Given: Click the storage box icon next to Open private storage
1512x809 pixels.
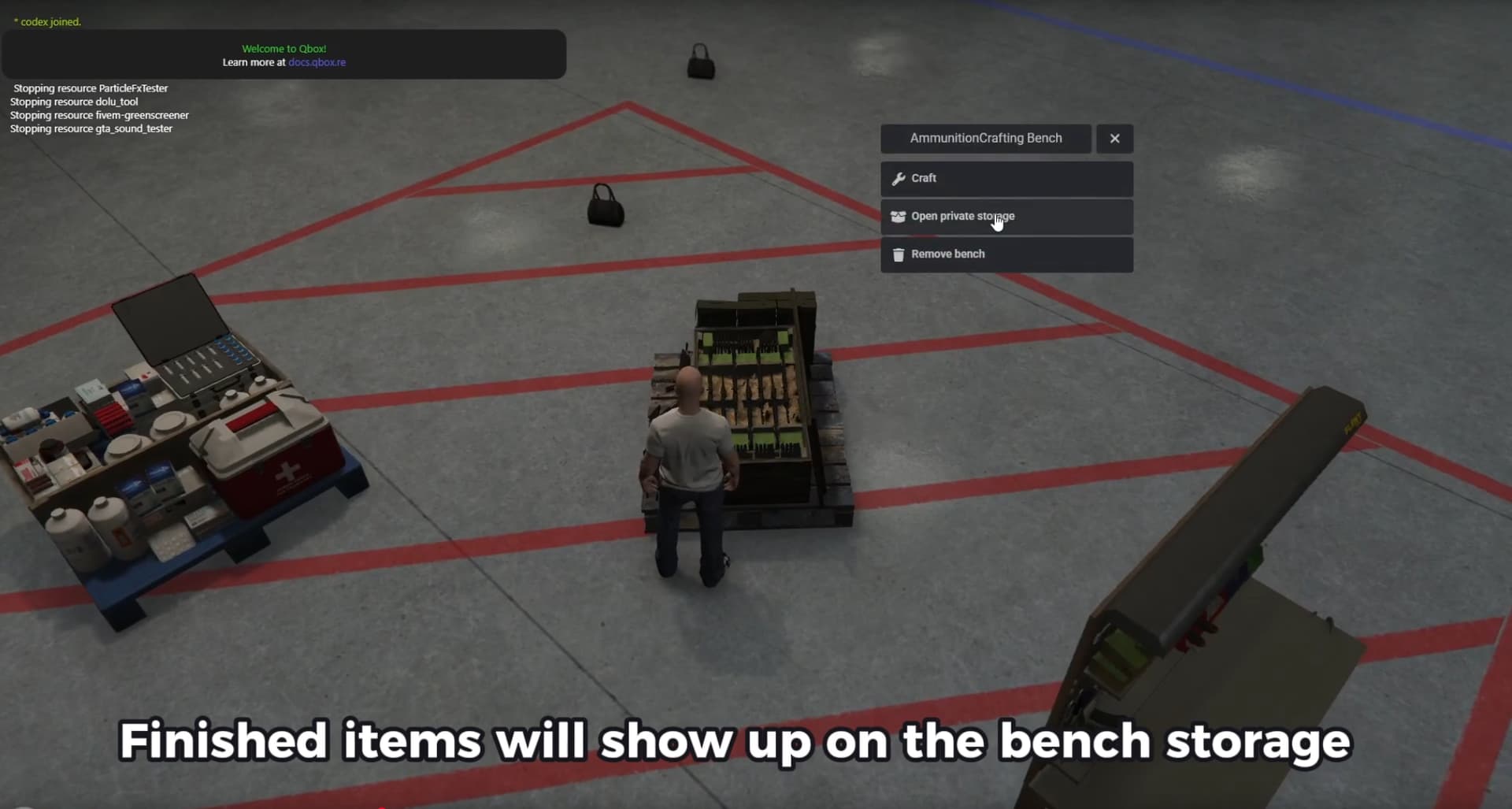Looking at the screenshot, I should [899, 216].
